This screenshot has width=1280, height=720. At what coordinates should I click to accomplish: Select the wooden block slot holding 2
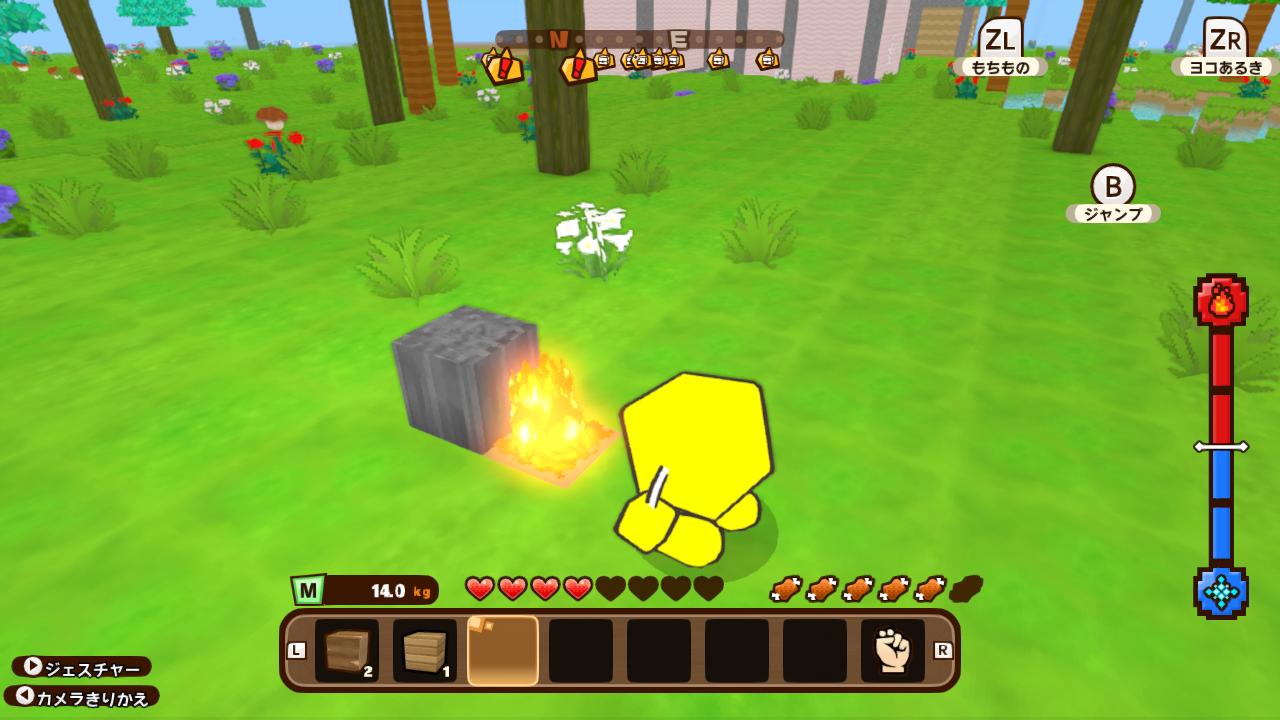(347, 650)
